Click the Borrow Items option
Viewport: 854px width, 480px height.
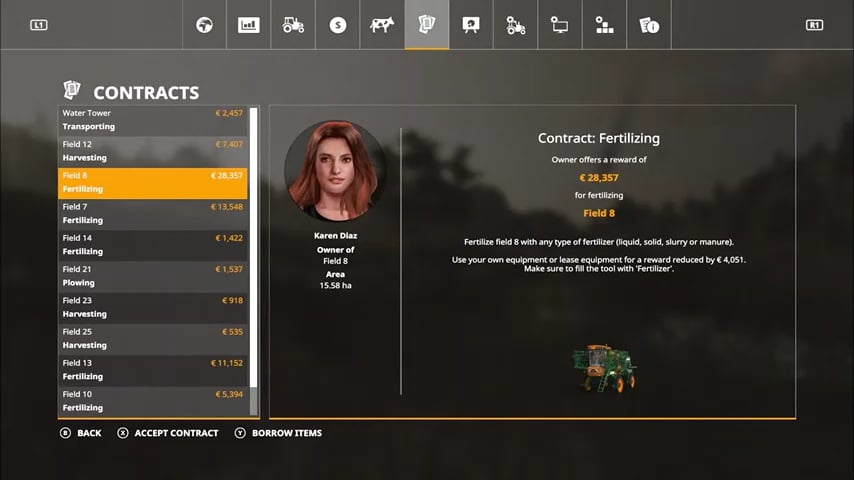click(286, 433)
